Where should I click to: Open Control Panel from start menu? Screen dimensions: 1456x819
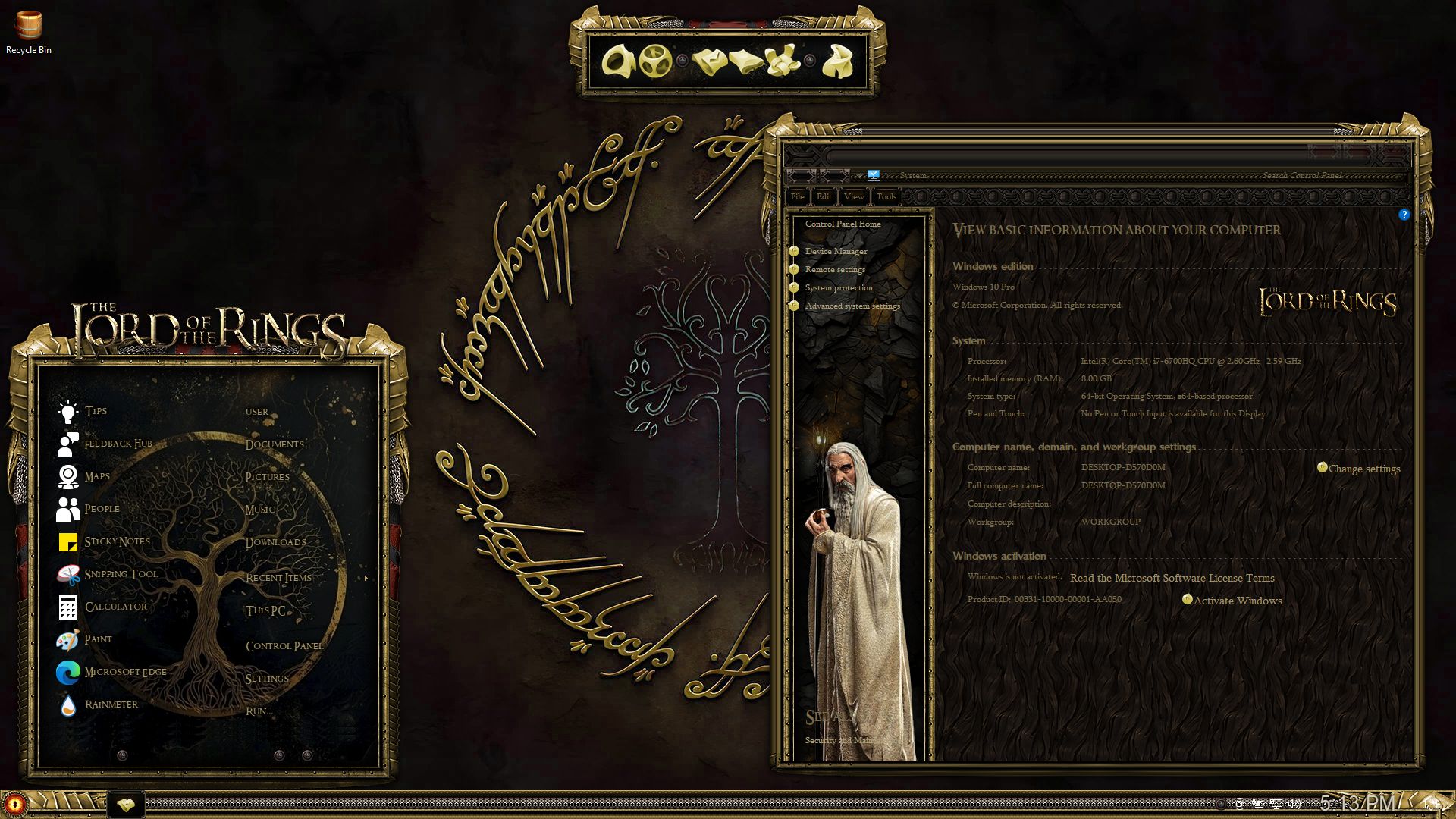coord(284,646)
